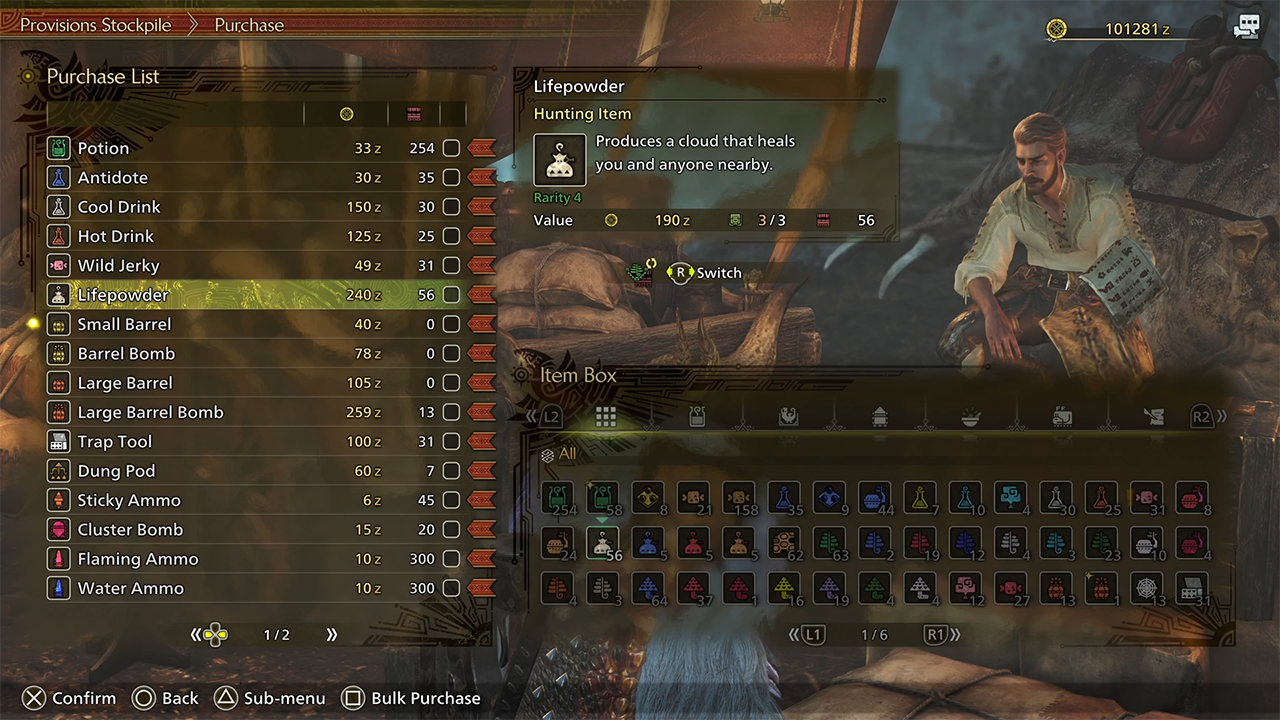Open the Sub-menu option
This screenshot has width=1280, height=720.
(x=271, y=698)
